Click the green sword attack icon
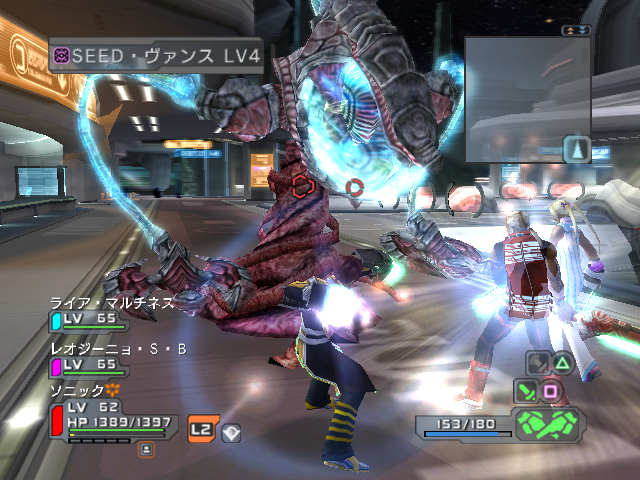This screenshot has height=480, width=640. pyautogui.click(x=526, y=391)
